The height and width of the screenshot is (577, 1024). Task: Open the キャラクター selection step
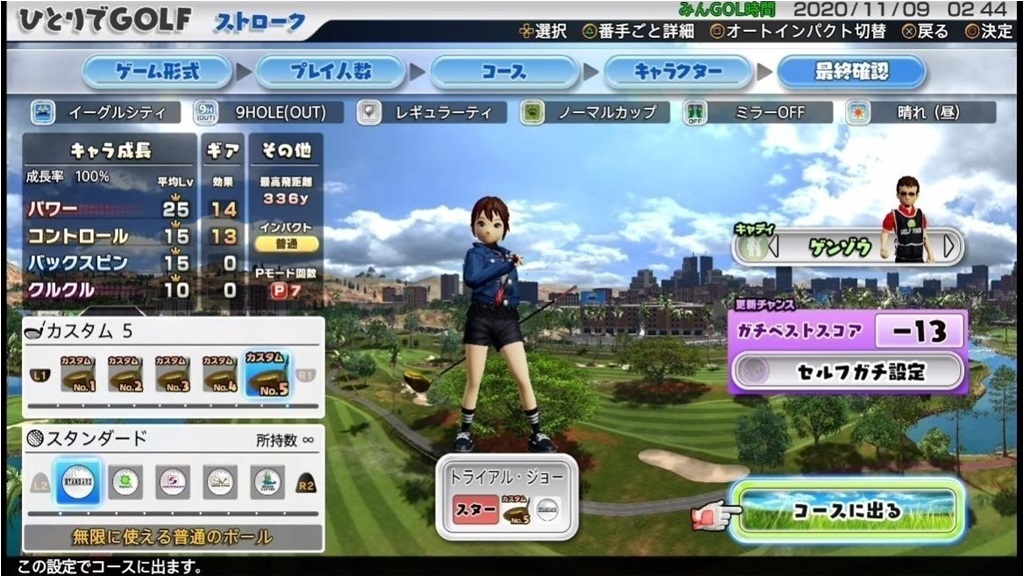point(678,72)
